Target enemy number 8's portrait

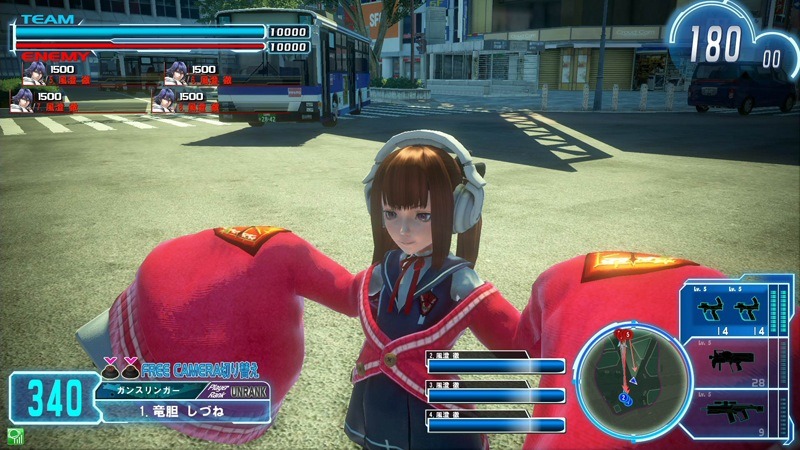tap(165, 99)
